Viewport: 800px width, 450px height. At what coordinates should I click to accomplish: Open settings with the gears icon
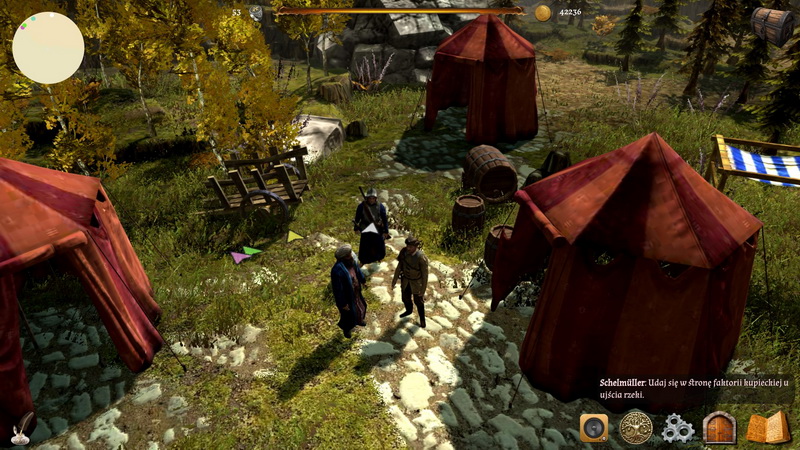click(x=678, y=428)
